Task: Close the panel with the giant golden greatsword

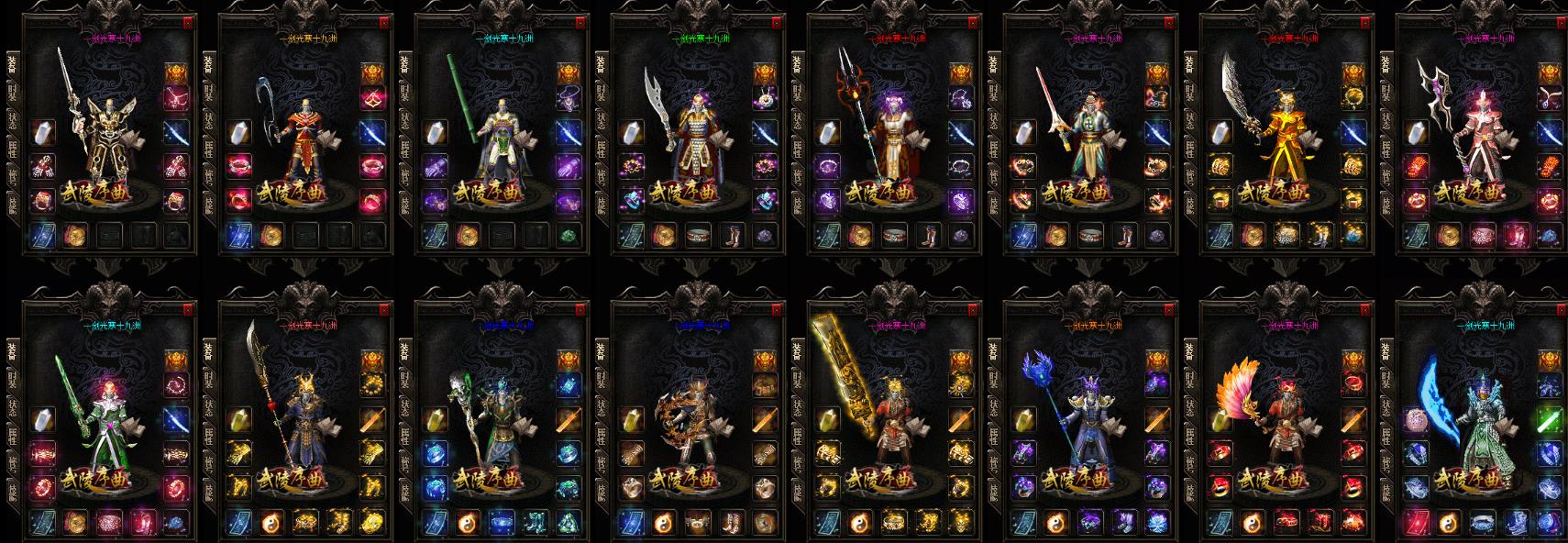Action: click(x=973, y=310)
